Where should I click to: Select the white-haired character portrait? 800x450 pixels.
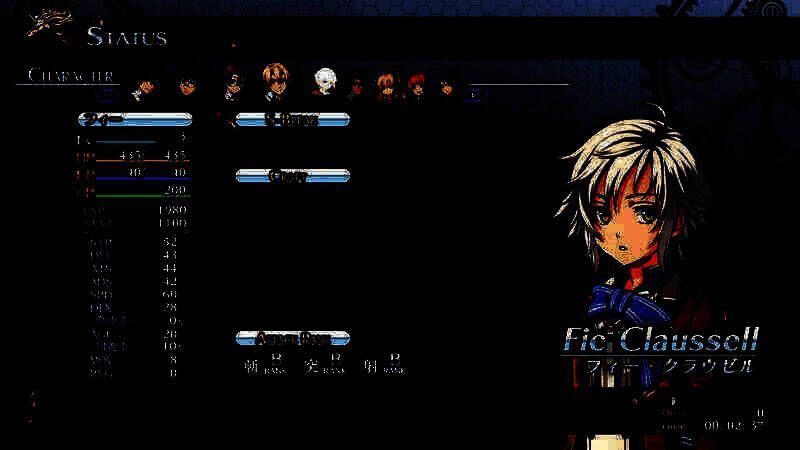click(x=324, y=81)
